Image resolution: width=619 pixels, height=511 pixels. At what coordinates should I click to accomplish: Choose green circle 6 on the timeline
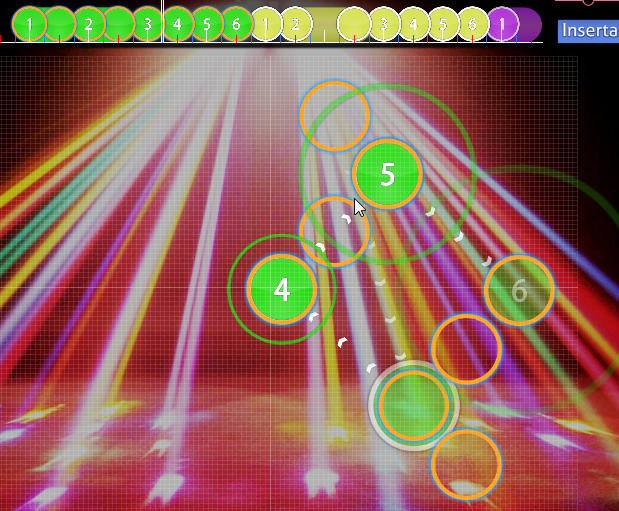point(236,23)
